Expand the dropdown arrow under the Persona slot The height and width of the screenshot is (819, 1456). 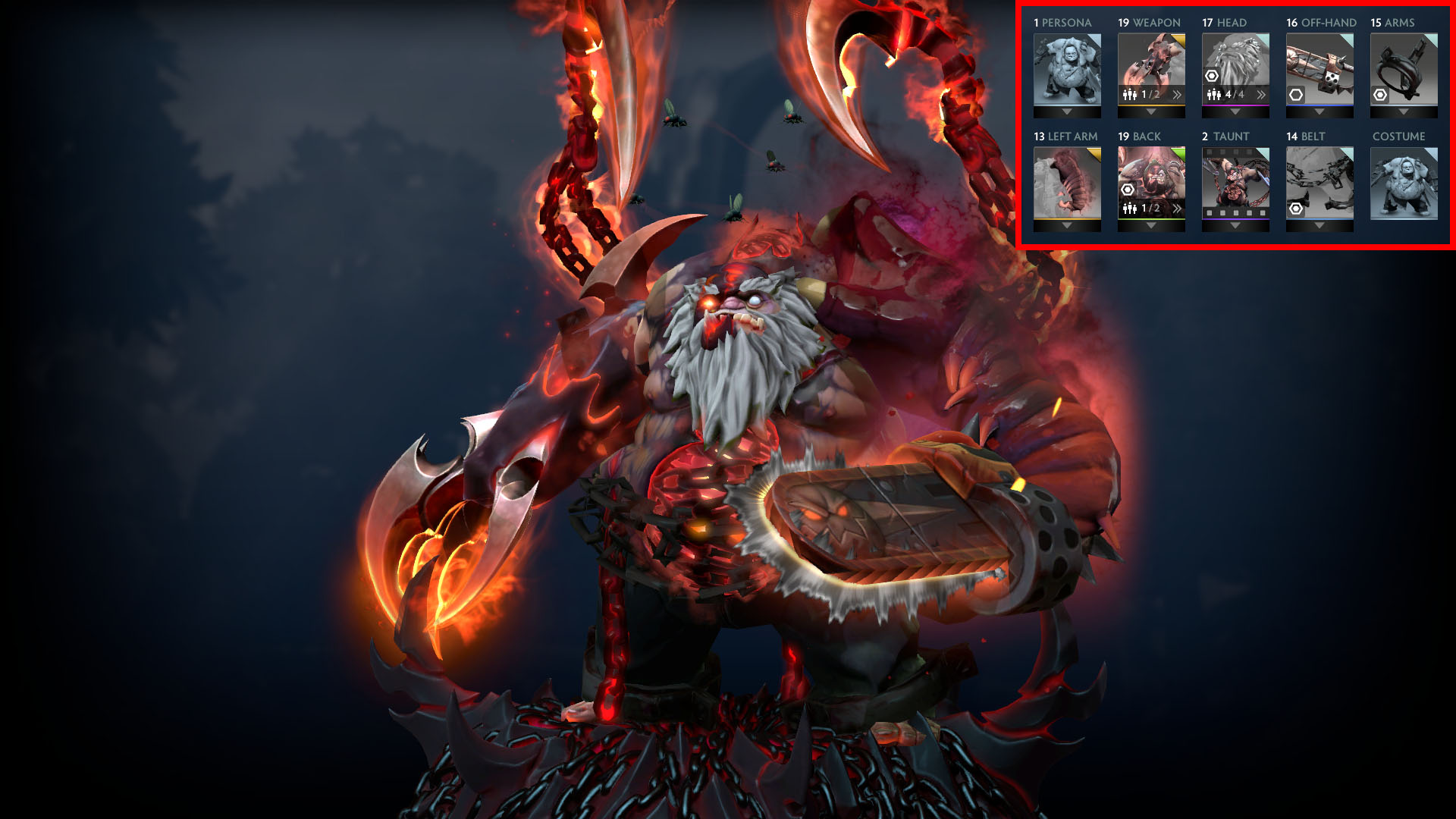pos(1067,113)
